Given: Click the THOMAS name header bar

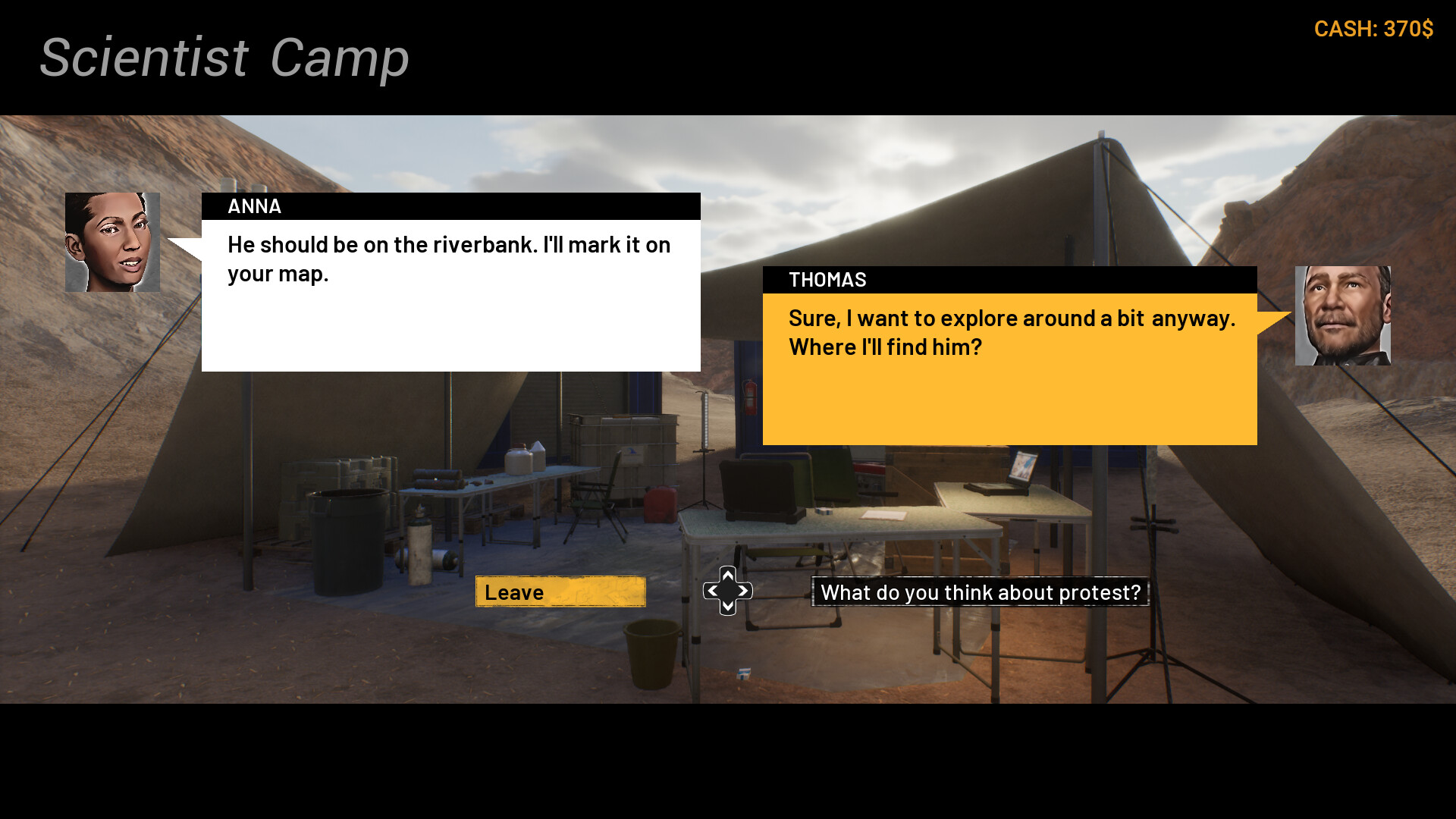Looking at the screenshot, I should (1009, 280).
